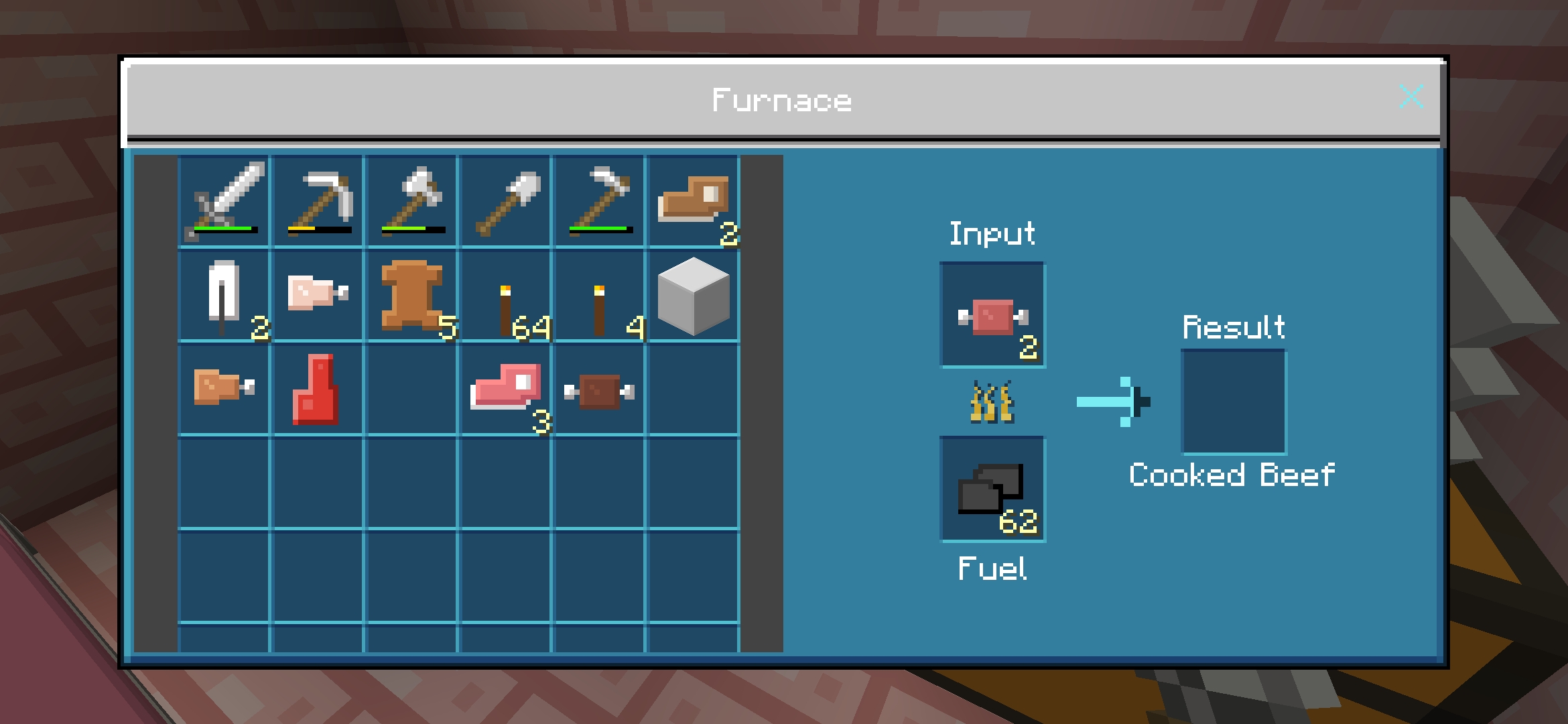
Task: Select the iron block slot
Action: point(694,296)
